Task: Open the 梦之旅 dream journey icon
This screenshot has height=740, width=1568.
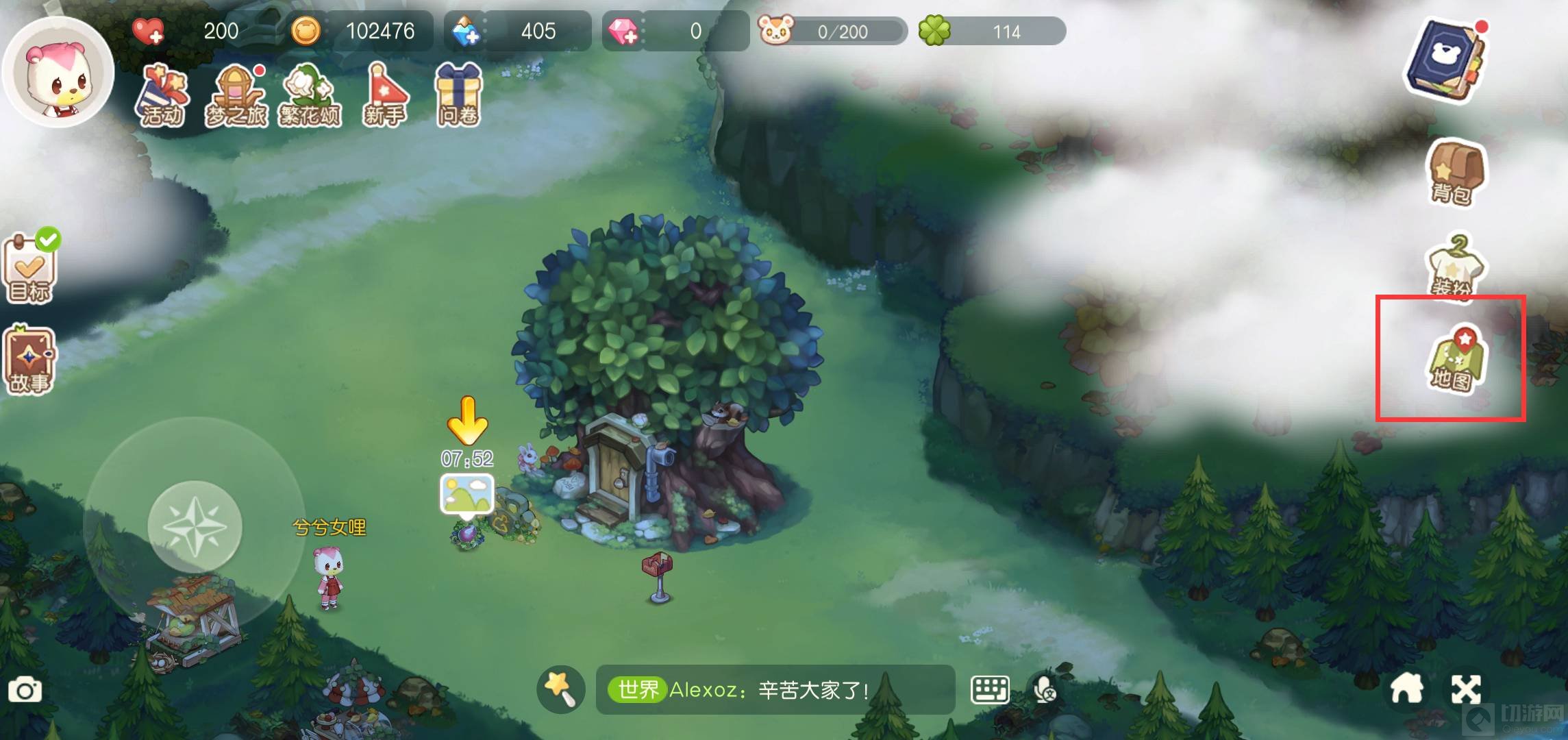Action: [236, 96]
